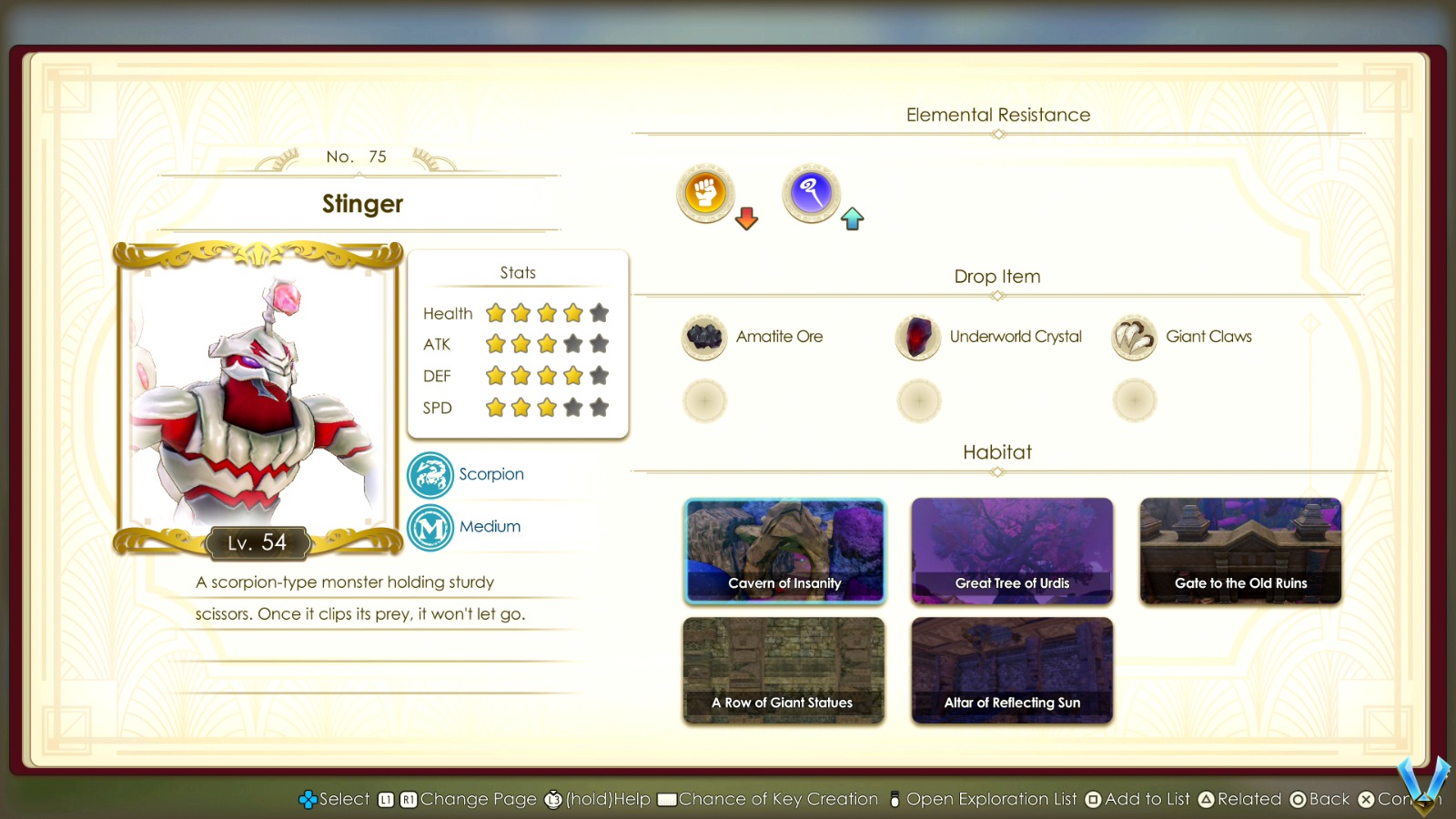Select the Chance of Key Creation entry
This screenshot has width=1456, height=819.
(667, 799)
